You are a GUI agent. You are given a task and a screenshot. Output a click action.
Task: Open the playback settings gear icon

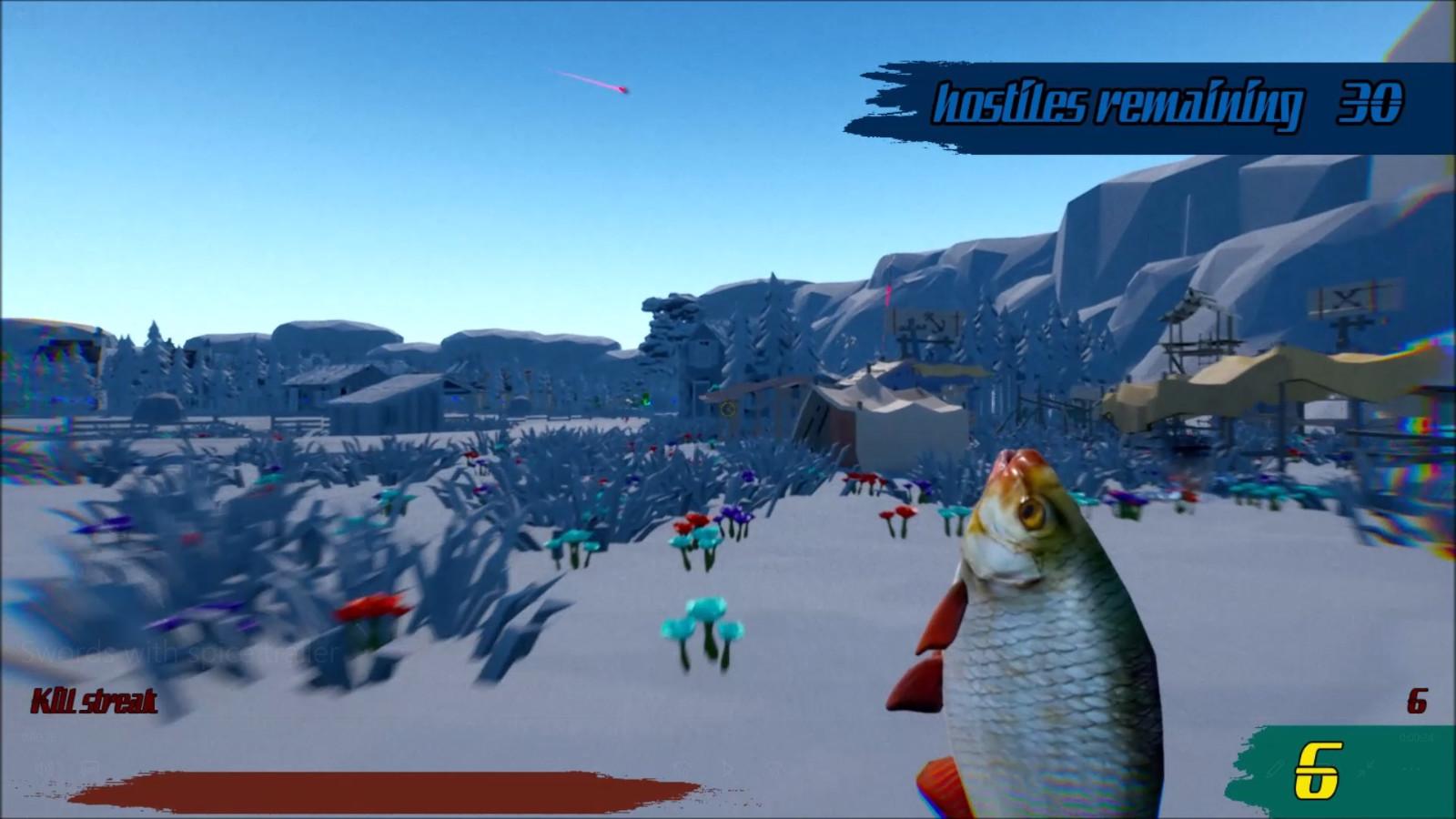(773, 767)
